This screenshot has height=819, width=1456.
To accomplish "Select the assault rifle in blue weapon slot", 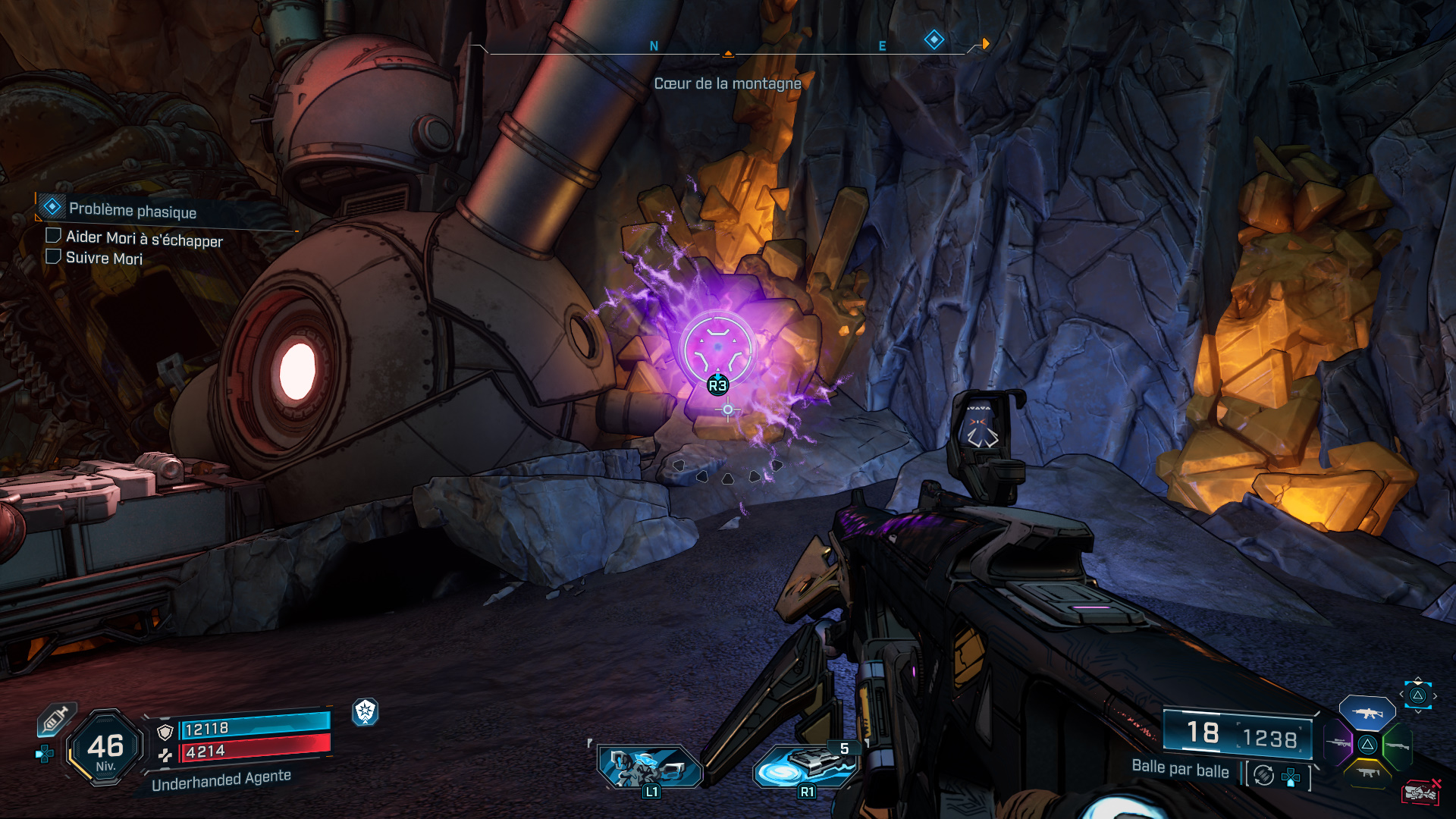I will tap(1367, 714).
